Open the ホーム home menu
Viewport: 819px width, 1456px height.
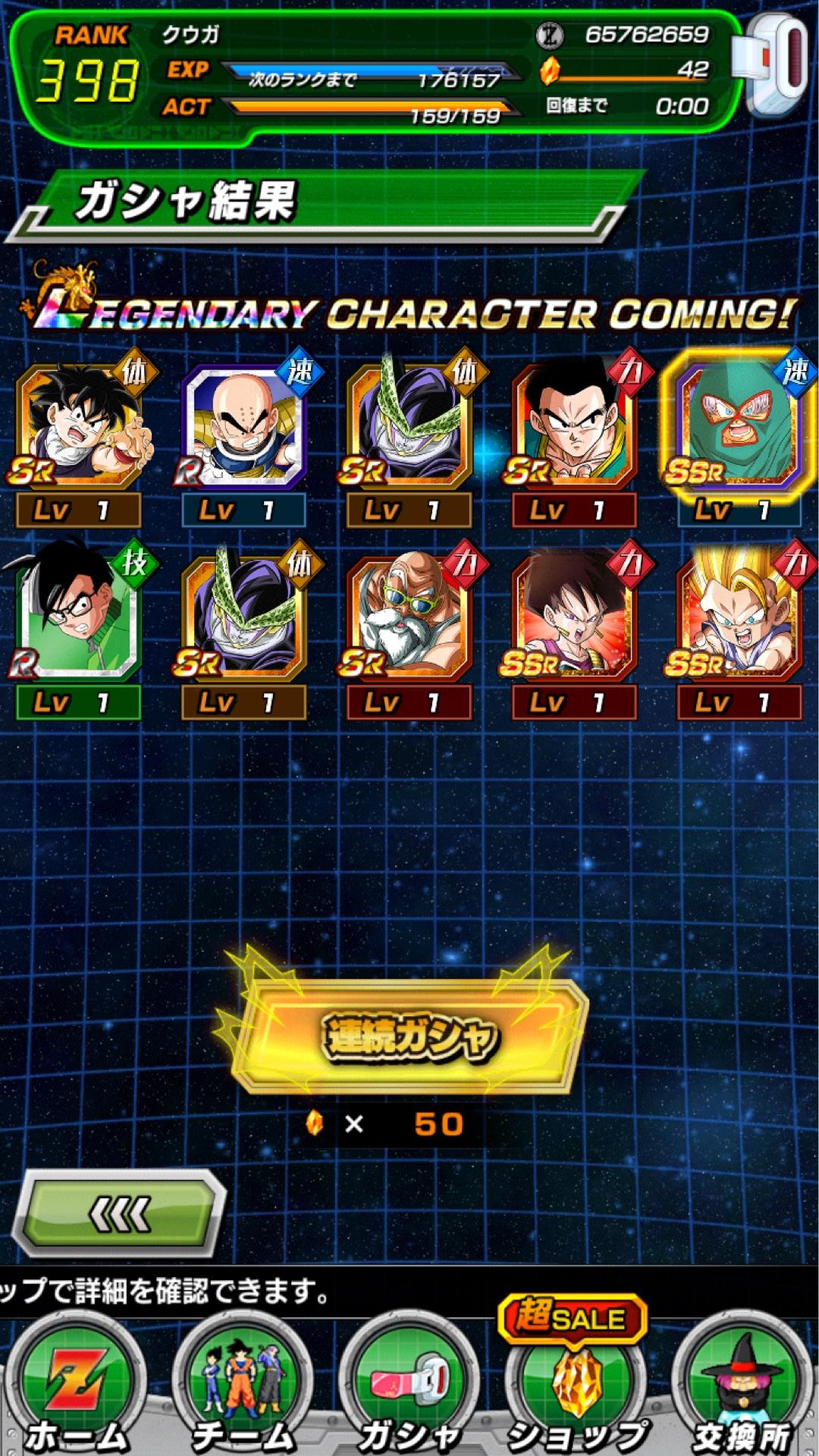tap(76, 1388)
